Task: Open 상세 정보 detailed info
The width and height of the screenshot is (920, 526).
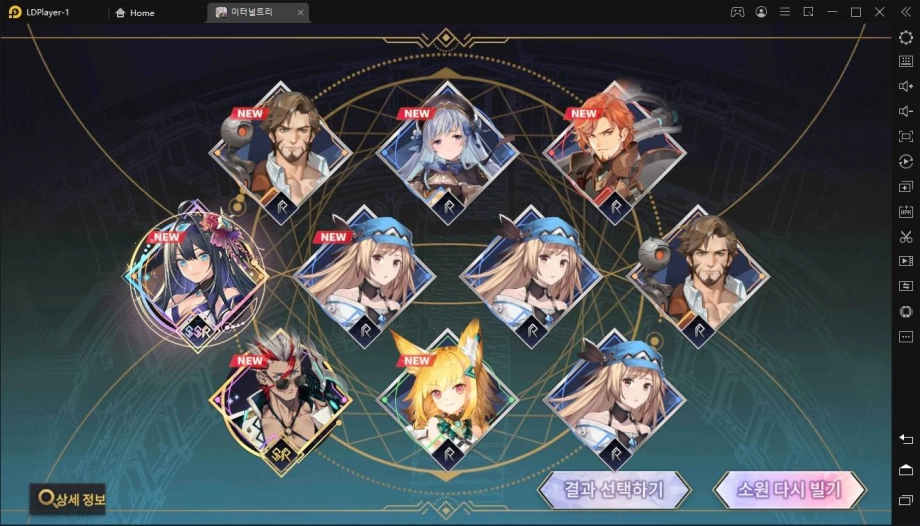Action: pyautogui.click(x=70, y=498)
